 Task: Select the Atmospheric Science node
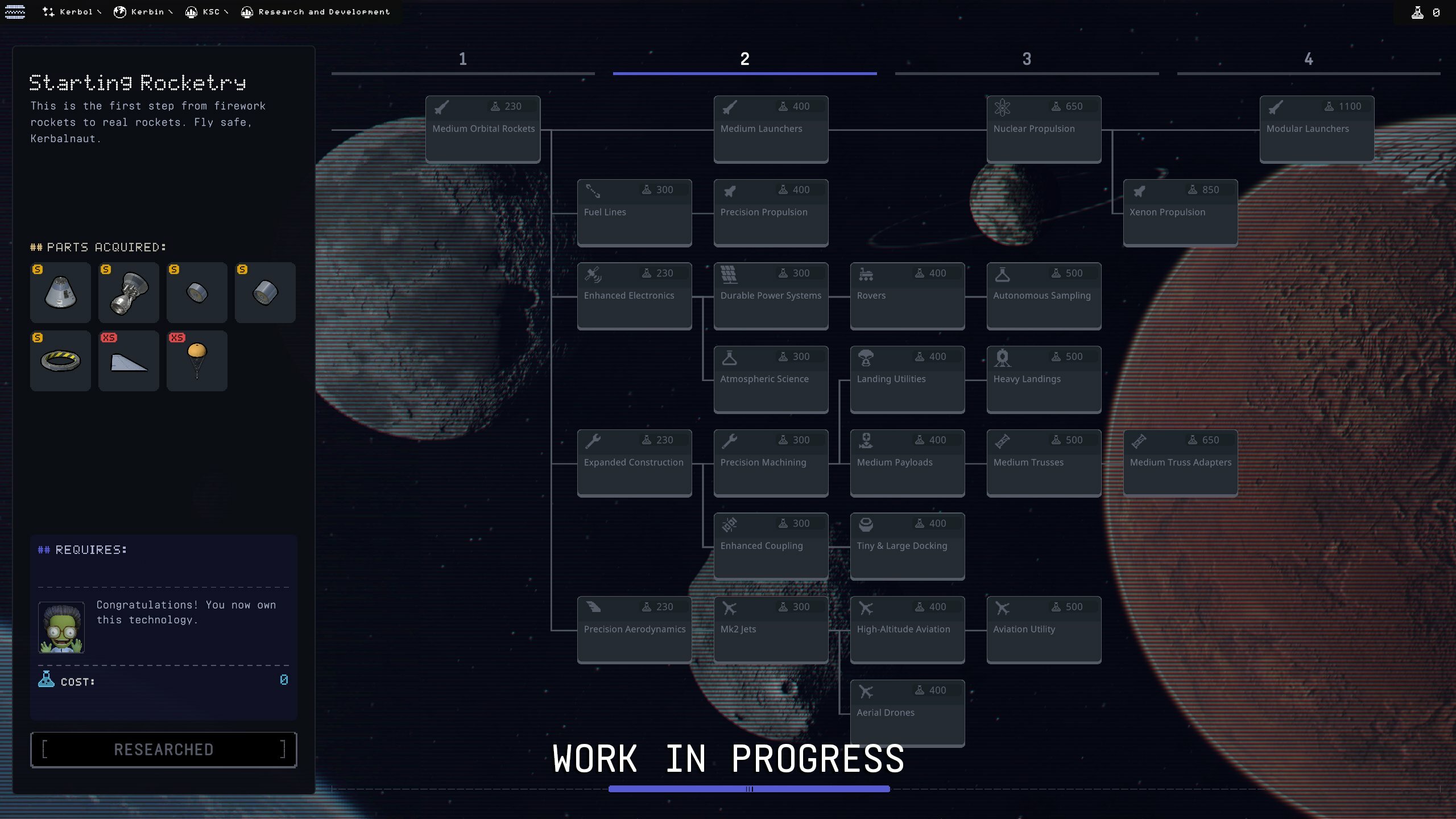(771, 379)
